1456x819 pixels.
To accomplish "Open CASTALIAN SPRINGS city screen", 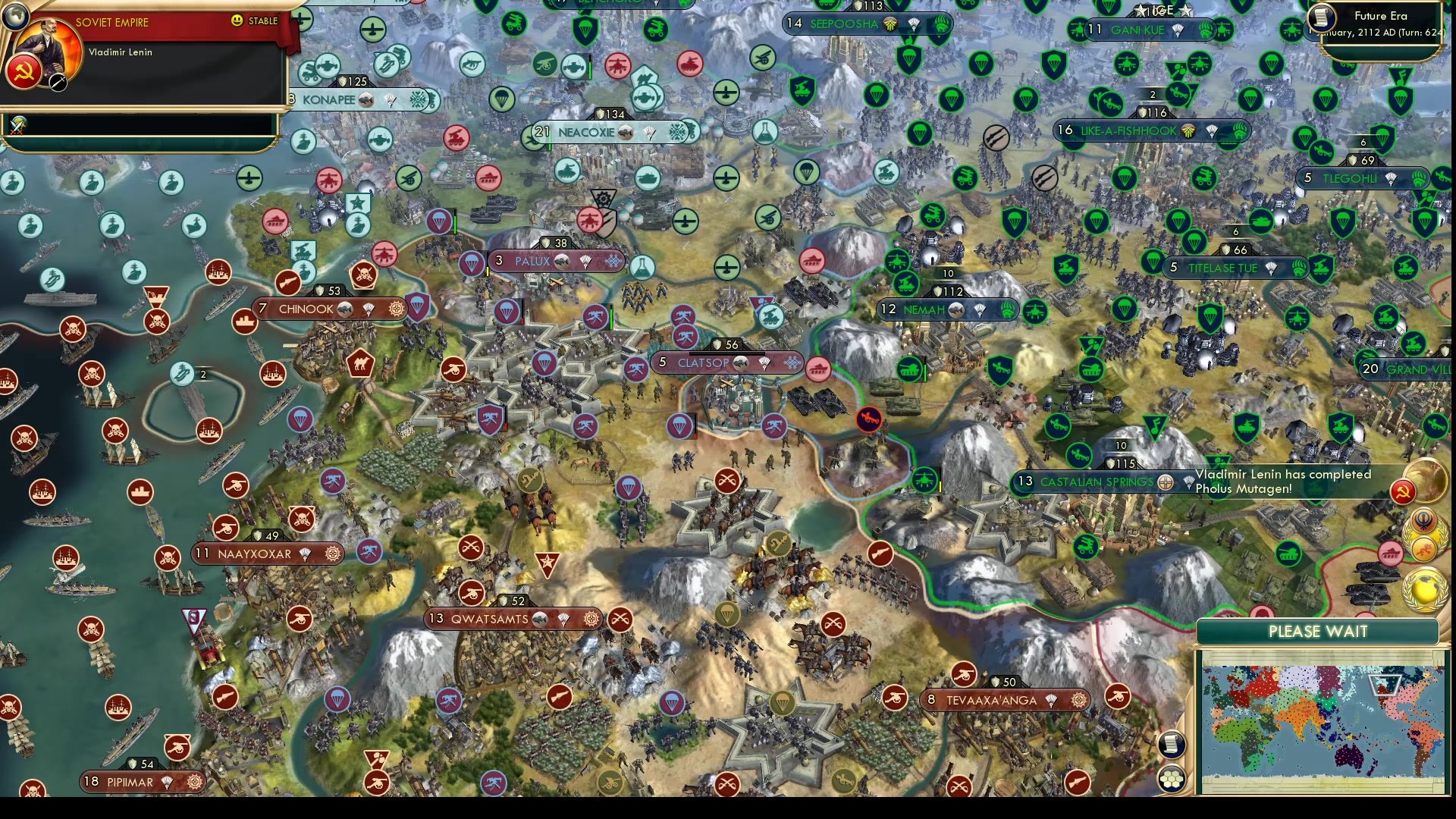I will (x=1098, y=482).
